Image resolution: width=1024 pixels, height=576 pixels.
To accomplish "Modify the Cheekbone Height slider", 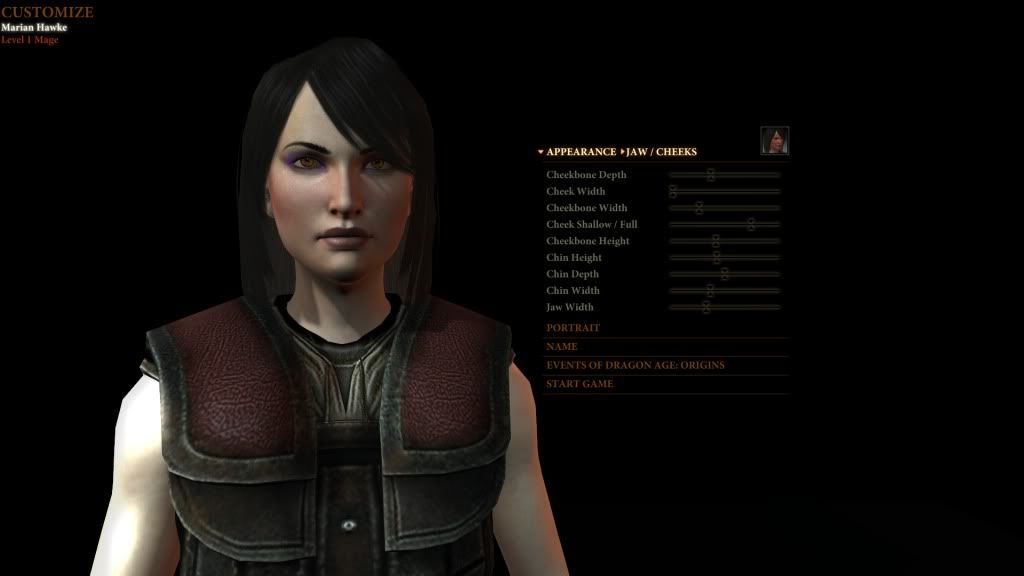I will click(x=716, y=241).
